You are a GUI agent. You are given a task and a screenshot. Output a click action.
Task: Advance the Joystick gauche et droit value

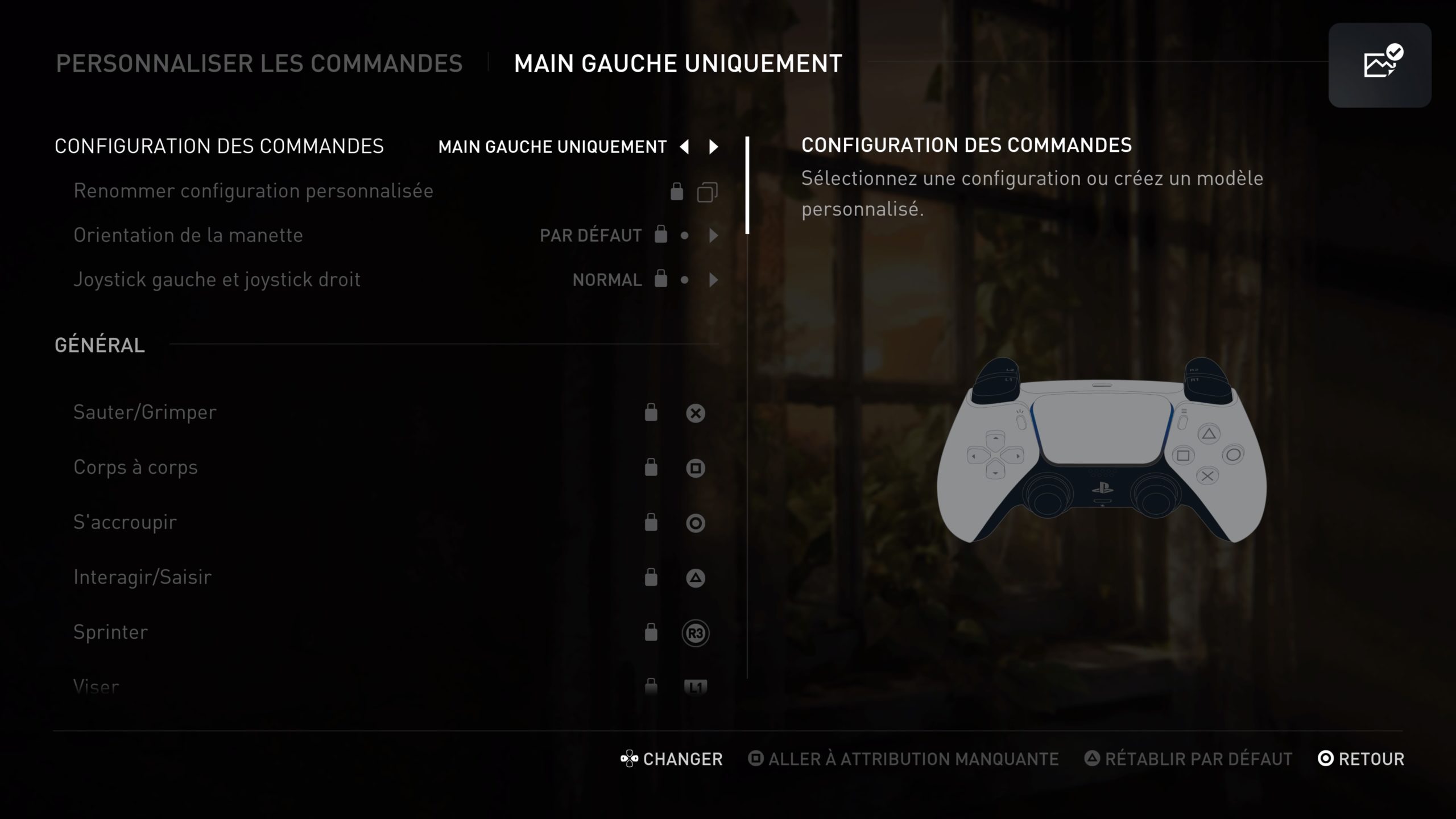click(713, 280)
